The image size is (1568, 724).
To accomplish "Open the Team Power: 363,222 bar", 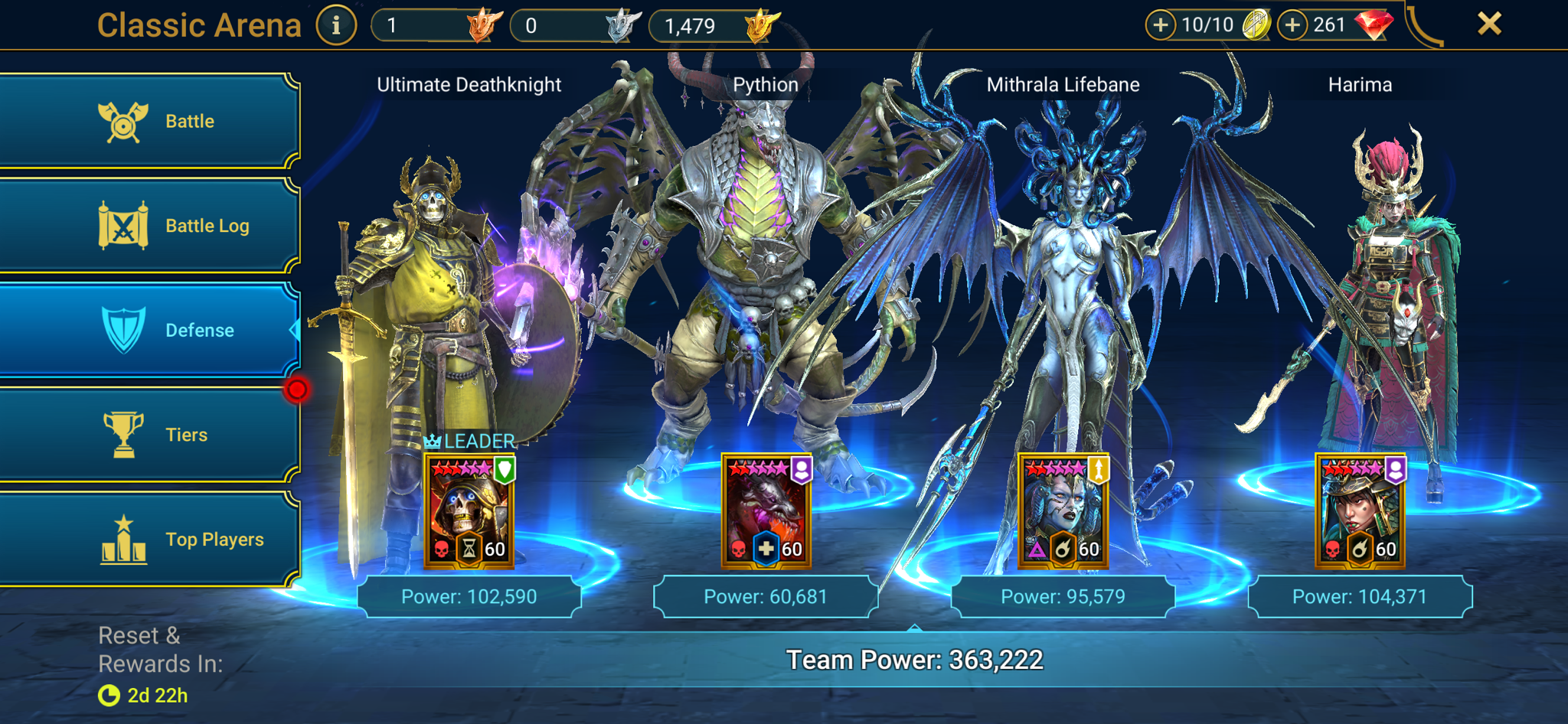I will [914, 657].
